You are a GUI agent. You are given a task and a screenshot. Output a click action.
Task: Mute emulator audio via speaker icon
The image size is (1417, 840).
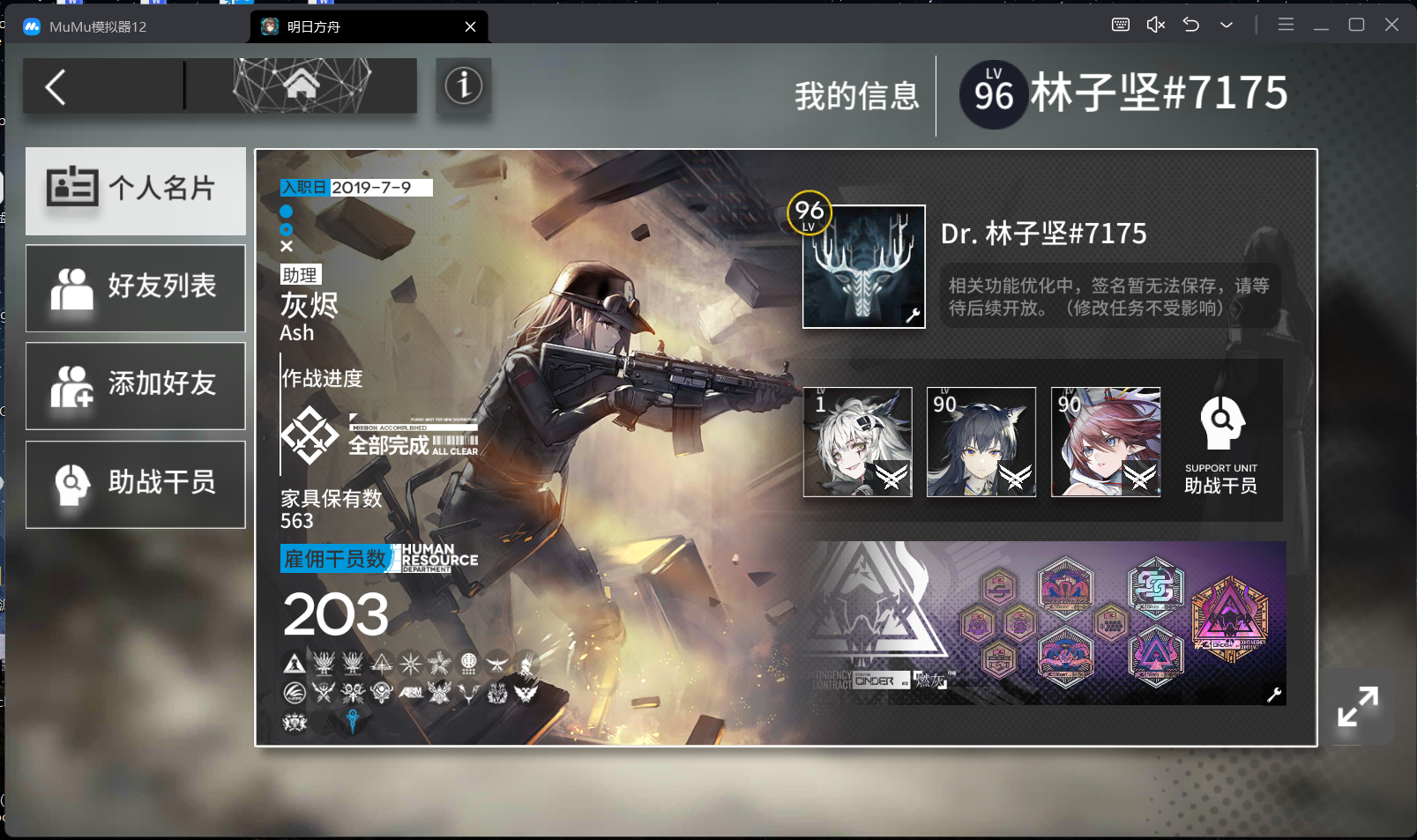pyautogui.click(x=1155, y=25)
